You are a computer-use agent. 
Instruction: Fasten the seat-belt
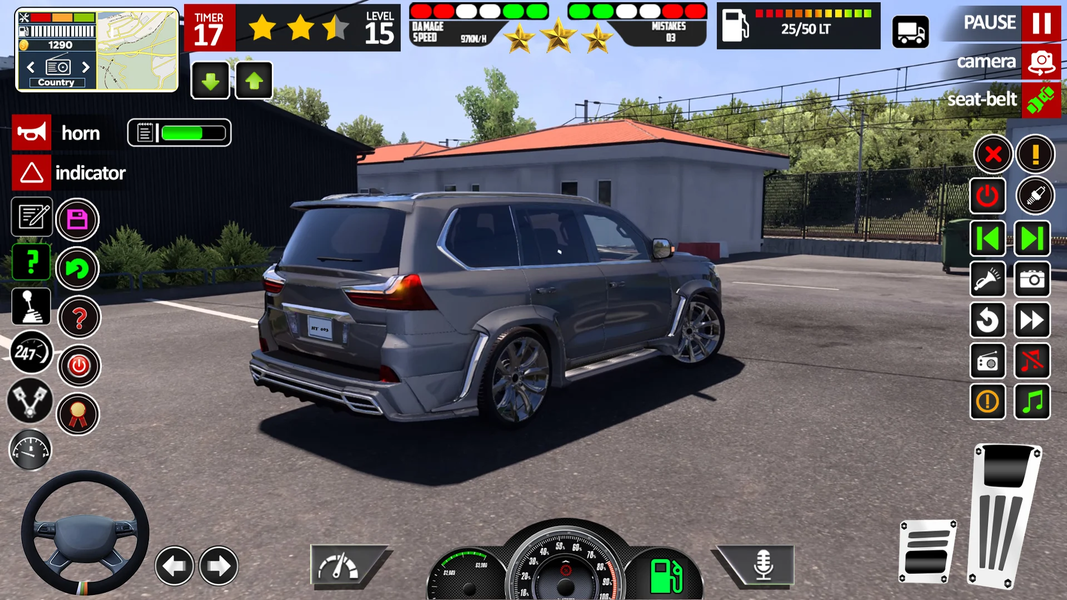tap(1041, 100)
